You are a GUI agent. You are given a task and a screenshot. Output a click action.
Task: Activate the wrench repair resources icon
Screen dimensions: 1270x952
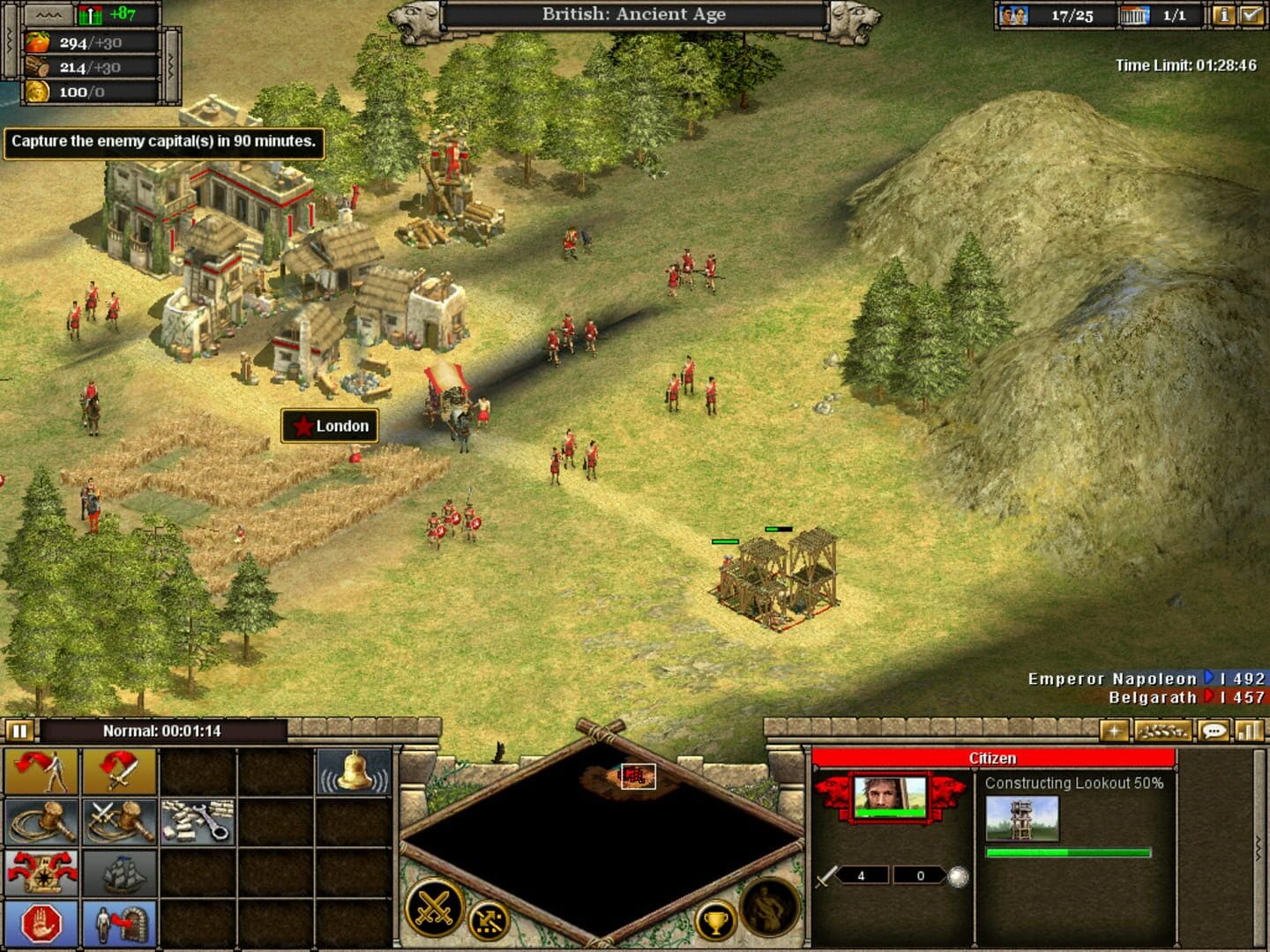click(x=198, y=822)
